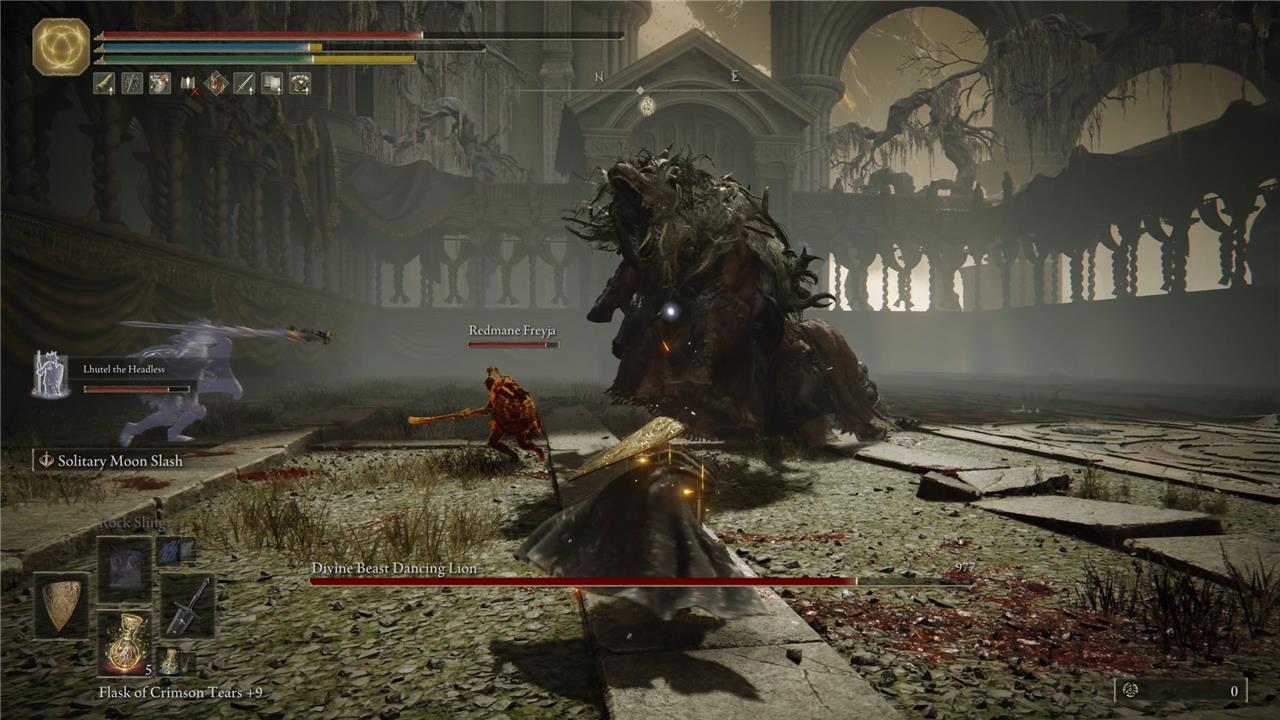The height and width of the screenshot is (720, 1280).
Task: Select the next flask beside the crimson flask
Action: pos(171,660)
